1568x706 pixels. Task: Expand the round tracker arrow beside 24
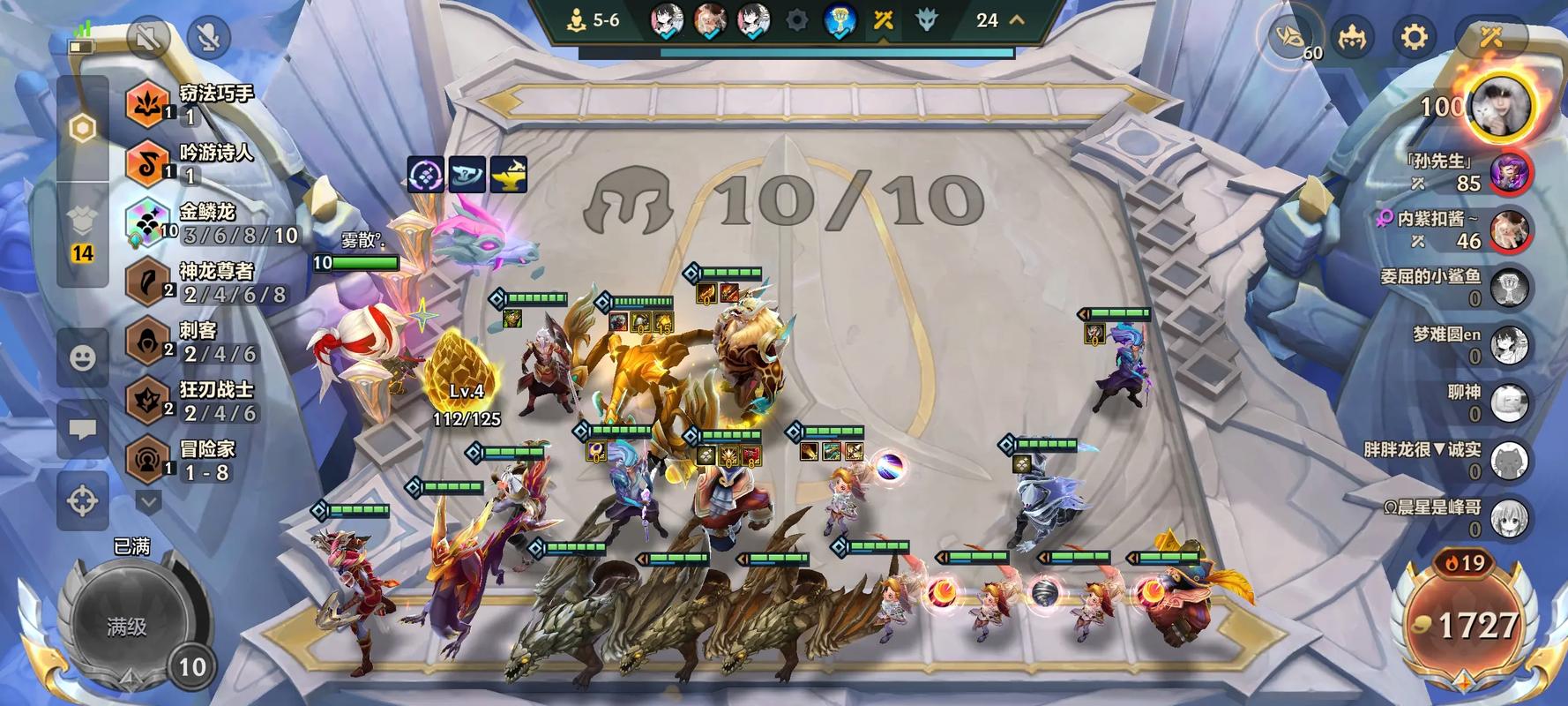(1017, 19)
